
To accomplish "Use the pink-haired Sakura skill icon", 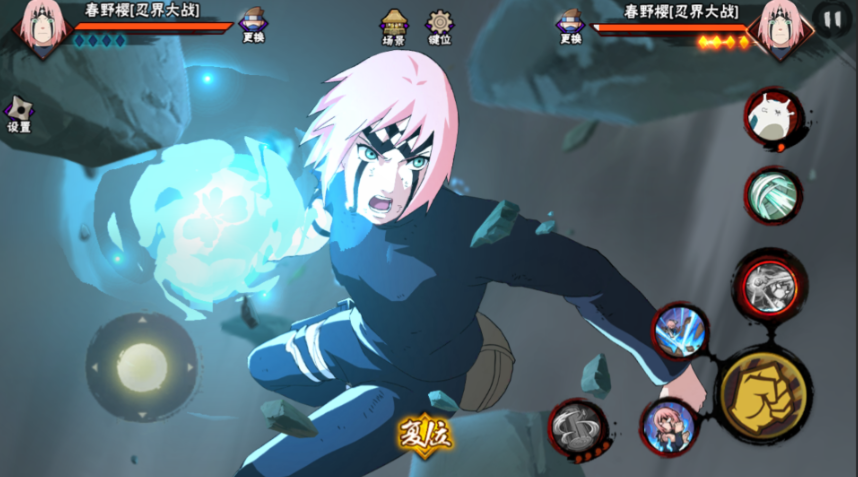I will point(667,427).
